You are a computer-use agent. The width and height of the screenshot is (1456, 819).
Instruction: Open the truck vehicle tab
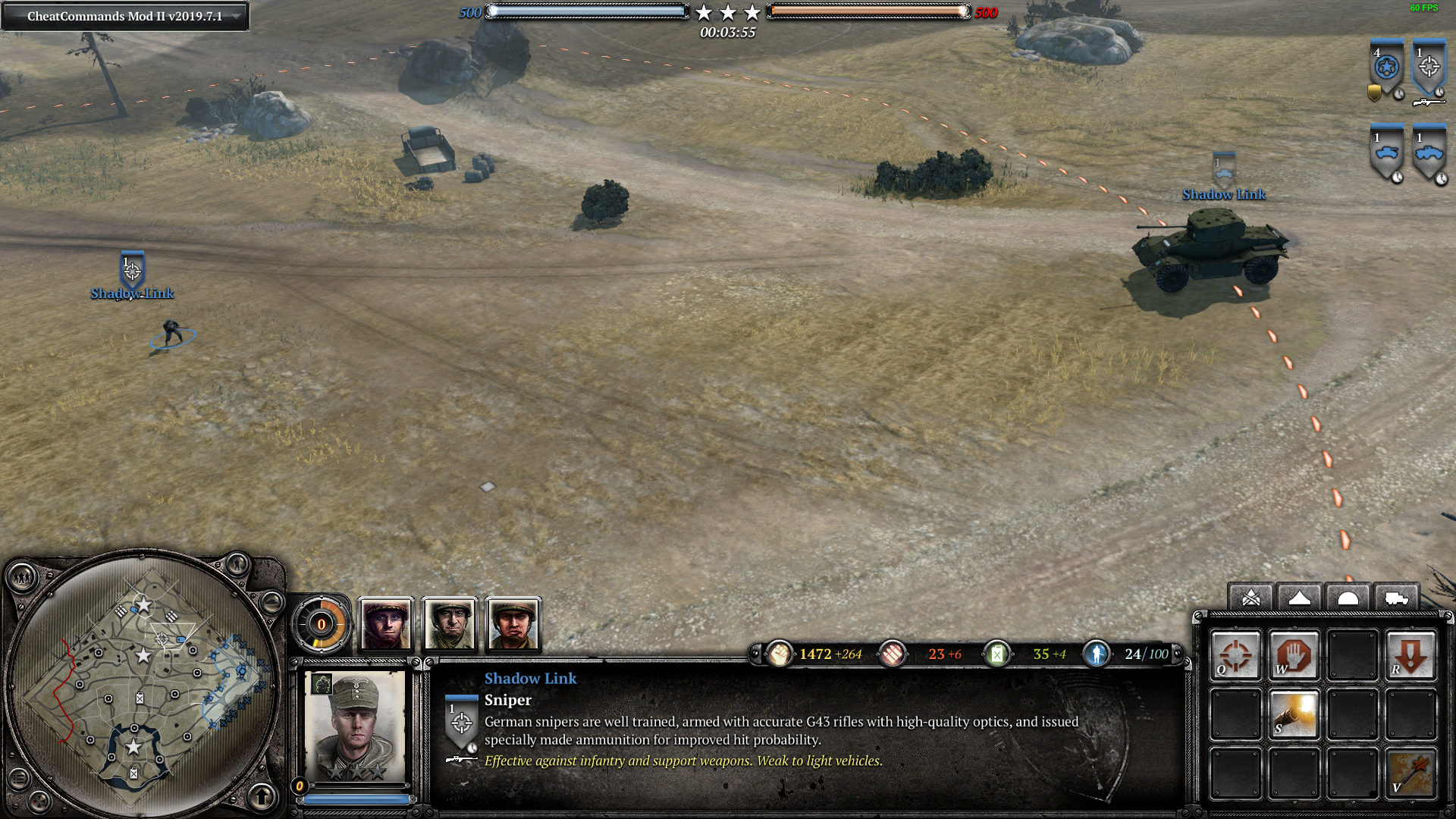coord(1396,598)
